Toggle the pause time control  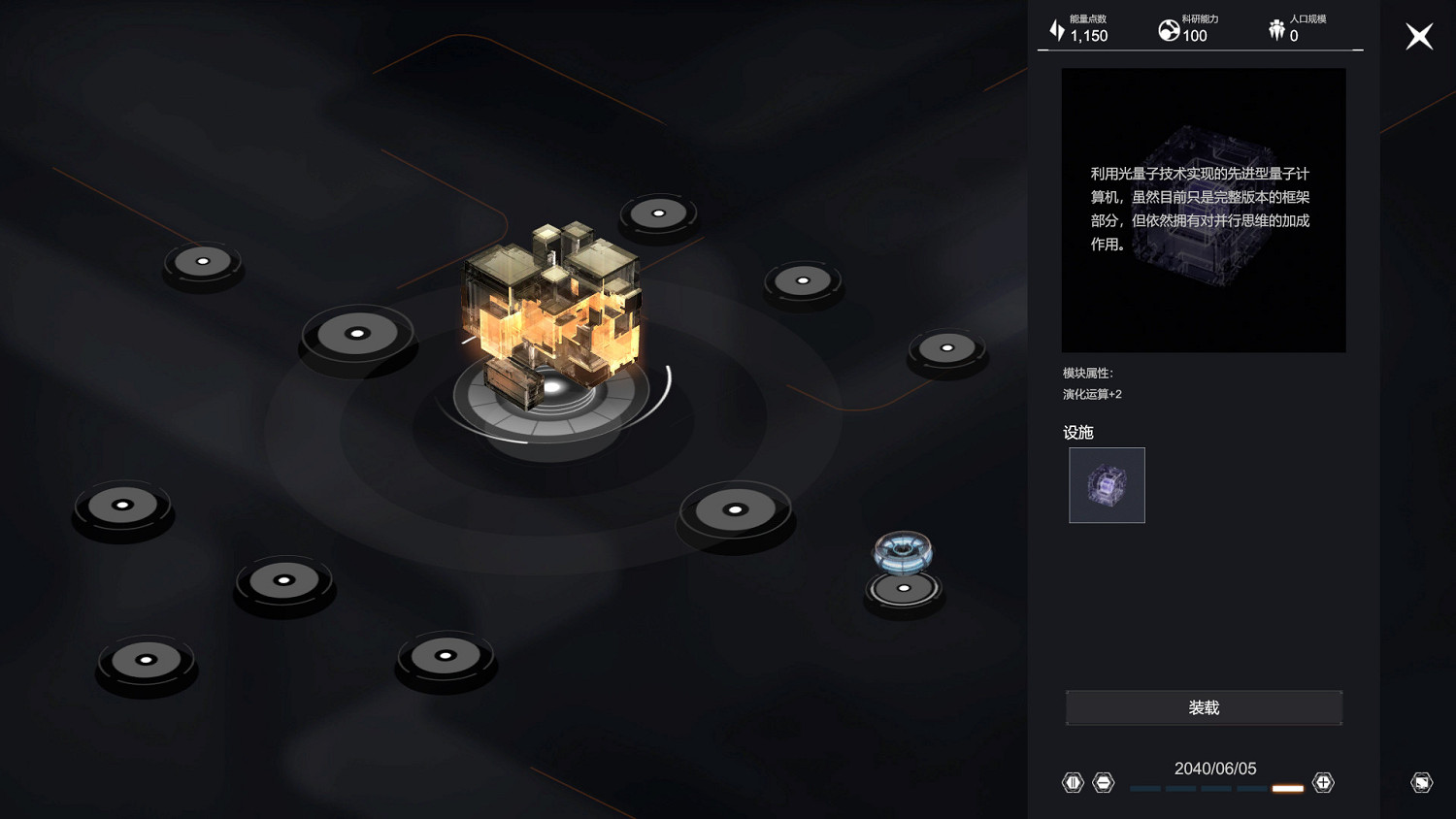[x=1073, y=782]
